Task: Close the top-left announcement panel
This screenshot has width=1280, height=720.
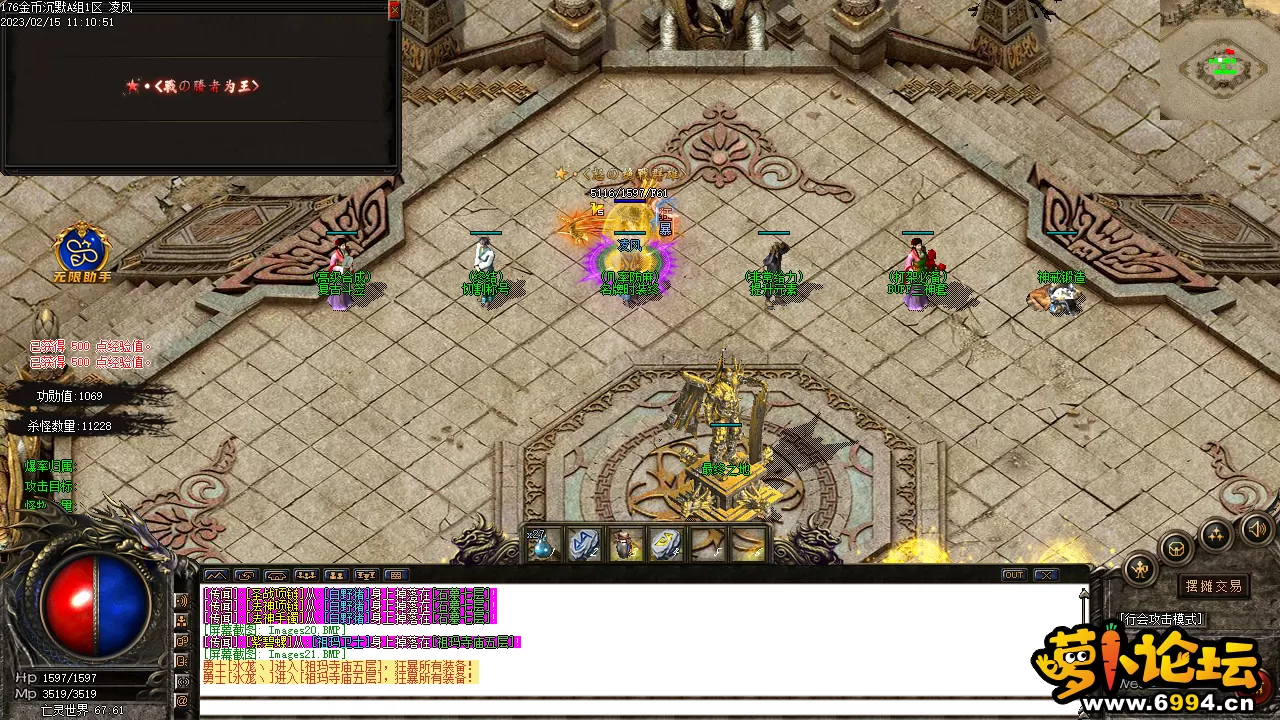Action: point(394,10)
